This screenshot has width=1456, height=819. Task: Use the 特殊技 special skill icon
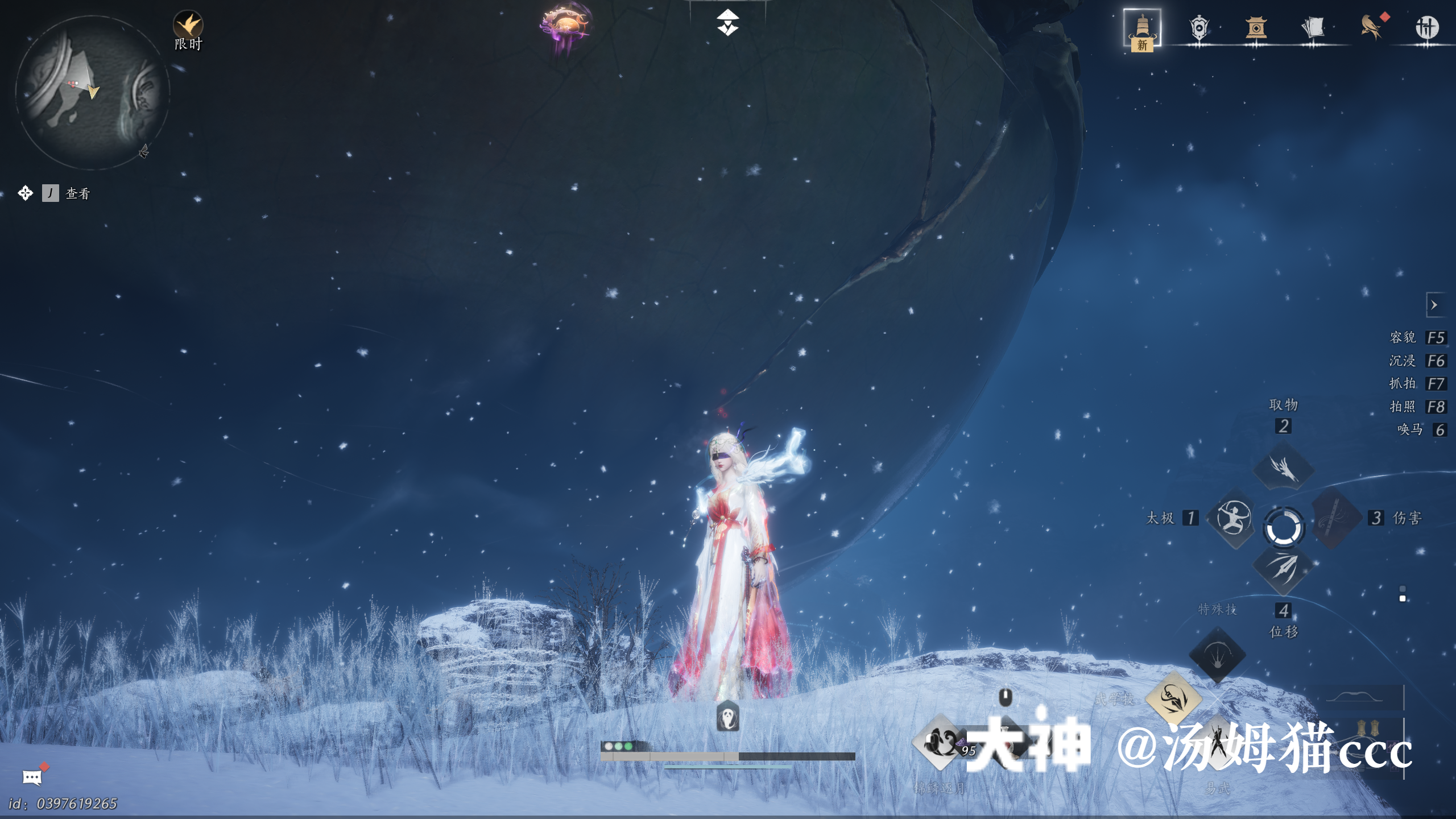[1217, 655]
